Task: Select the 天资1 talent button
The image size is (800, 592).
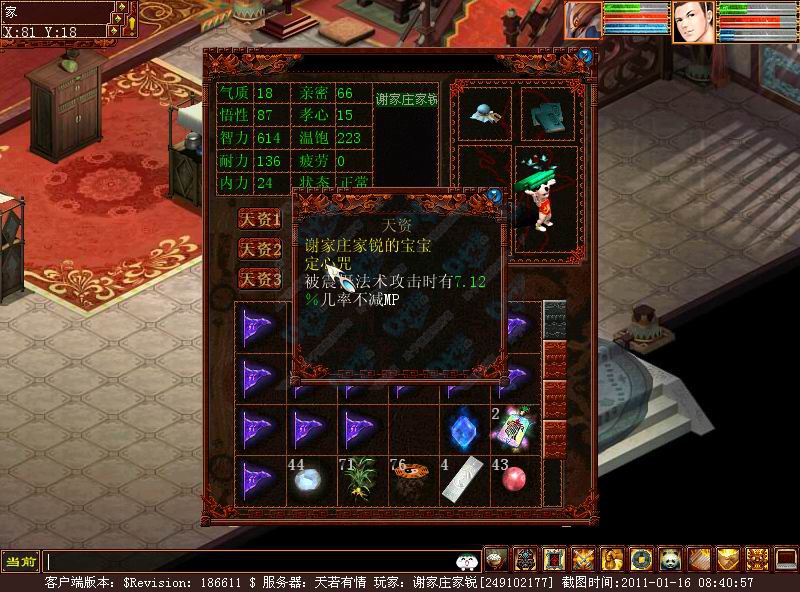Action: point(260,219)
